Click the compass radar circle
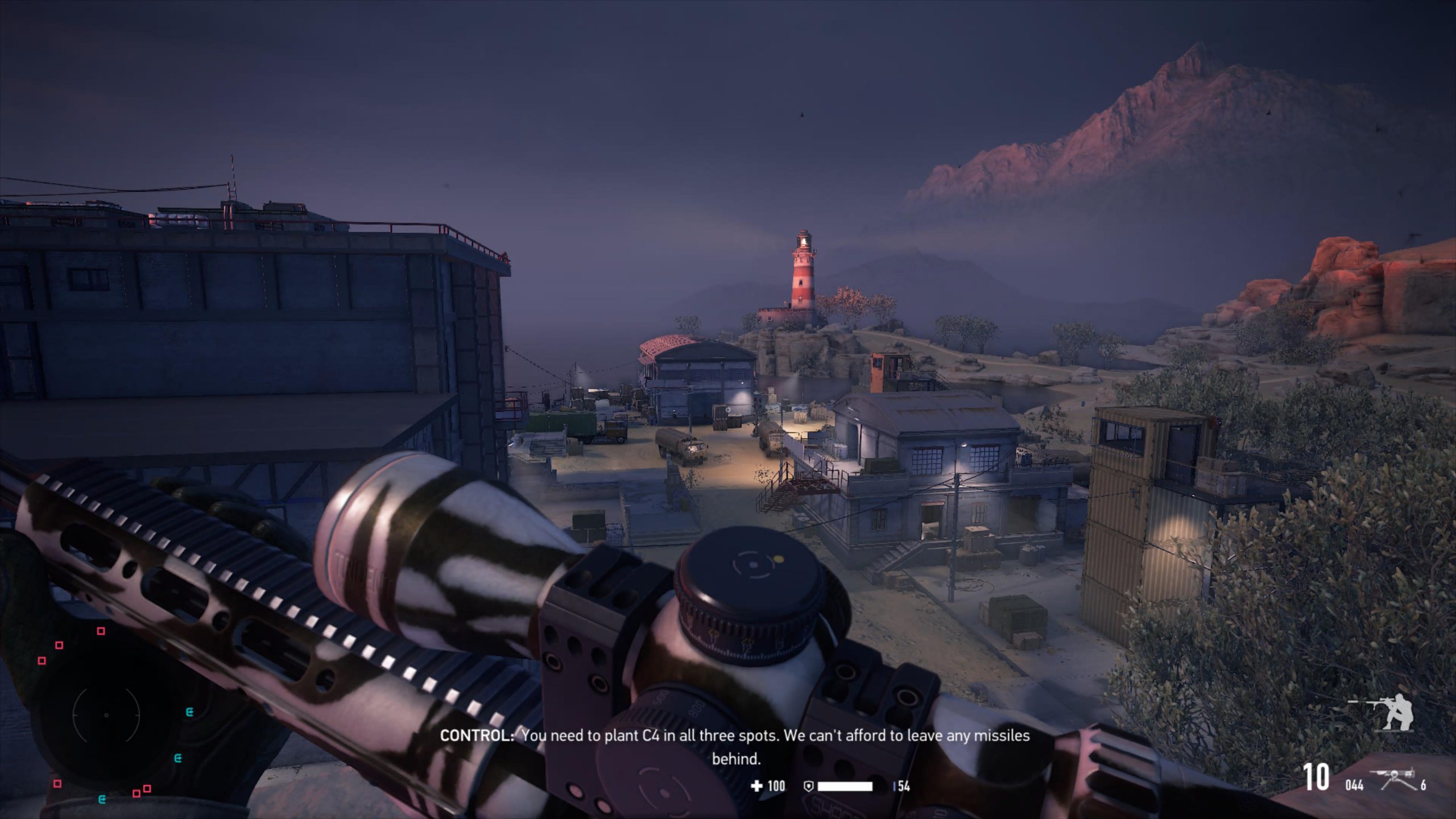 pos(106,715)
